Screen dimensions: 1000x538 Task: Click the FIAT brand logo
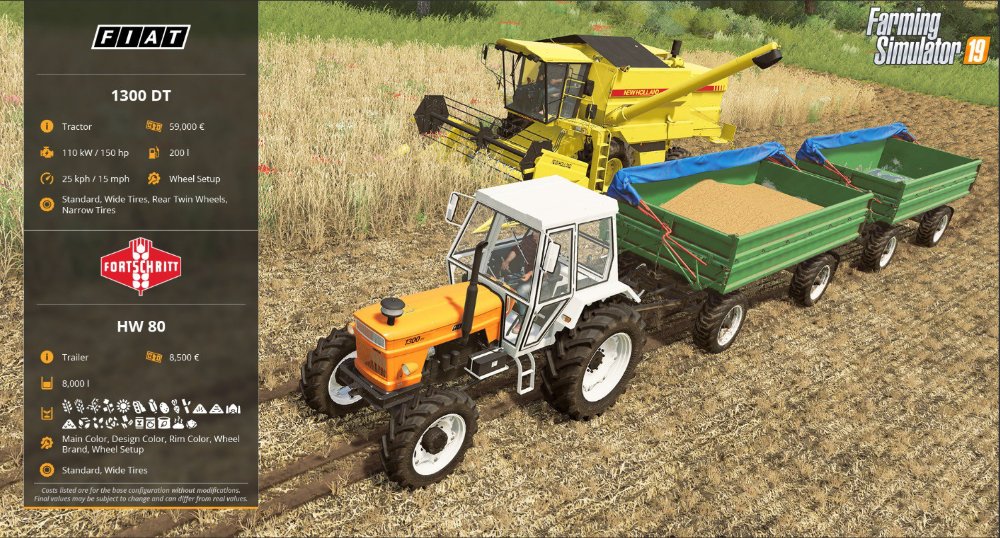click(141, 37)
